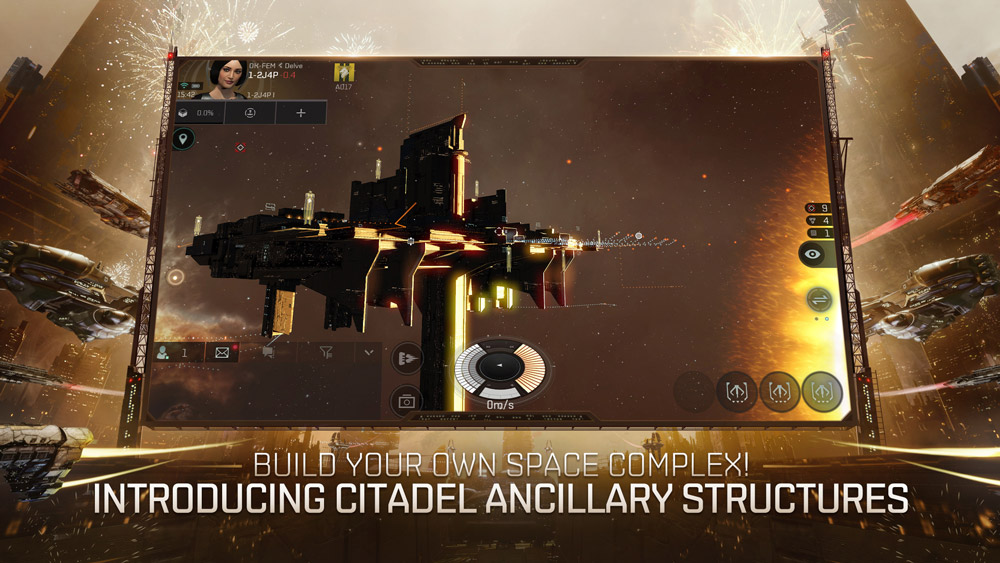Toggle the overview eye button
Viewport: 1000px width, 563px height.
pos(817,254)
